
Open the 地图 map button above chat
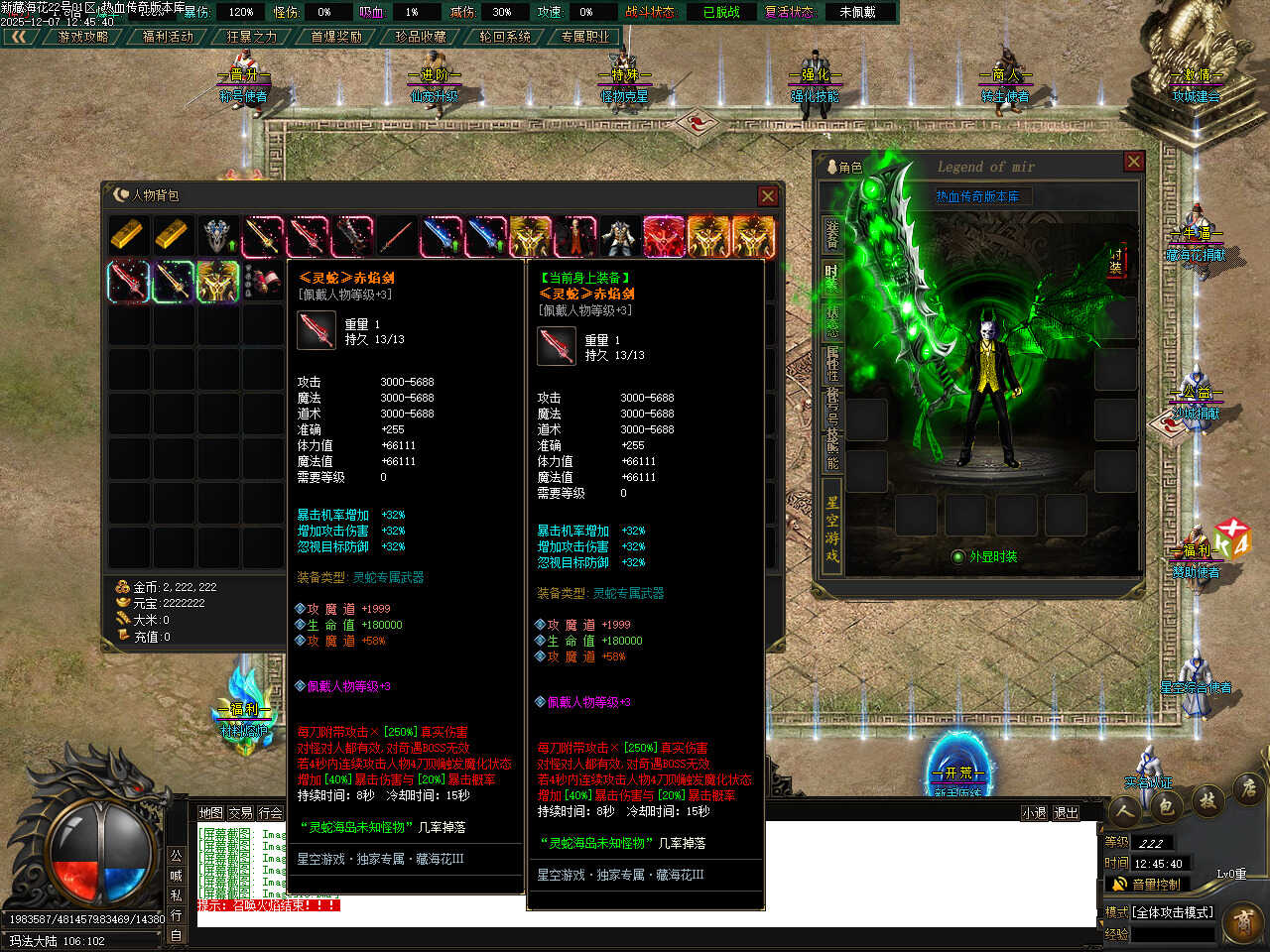[210, 812]
